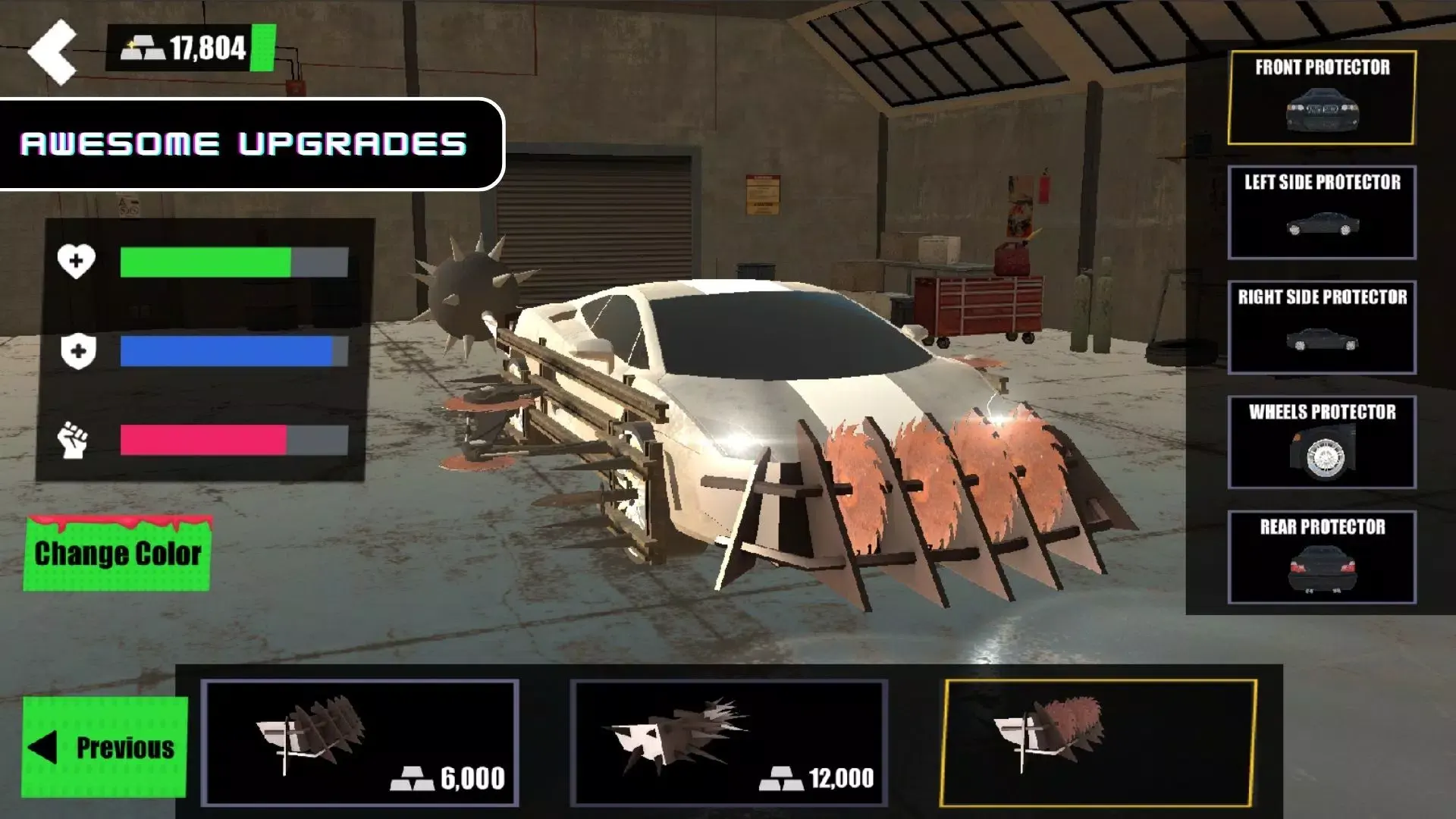The image size is (1456, 819).
Task: Select the Front Protector category
Action: [1322, 98]
